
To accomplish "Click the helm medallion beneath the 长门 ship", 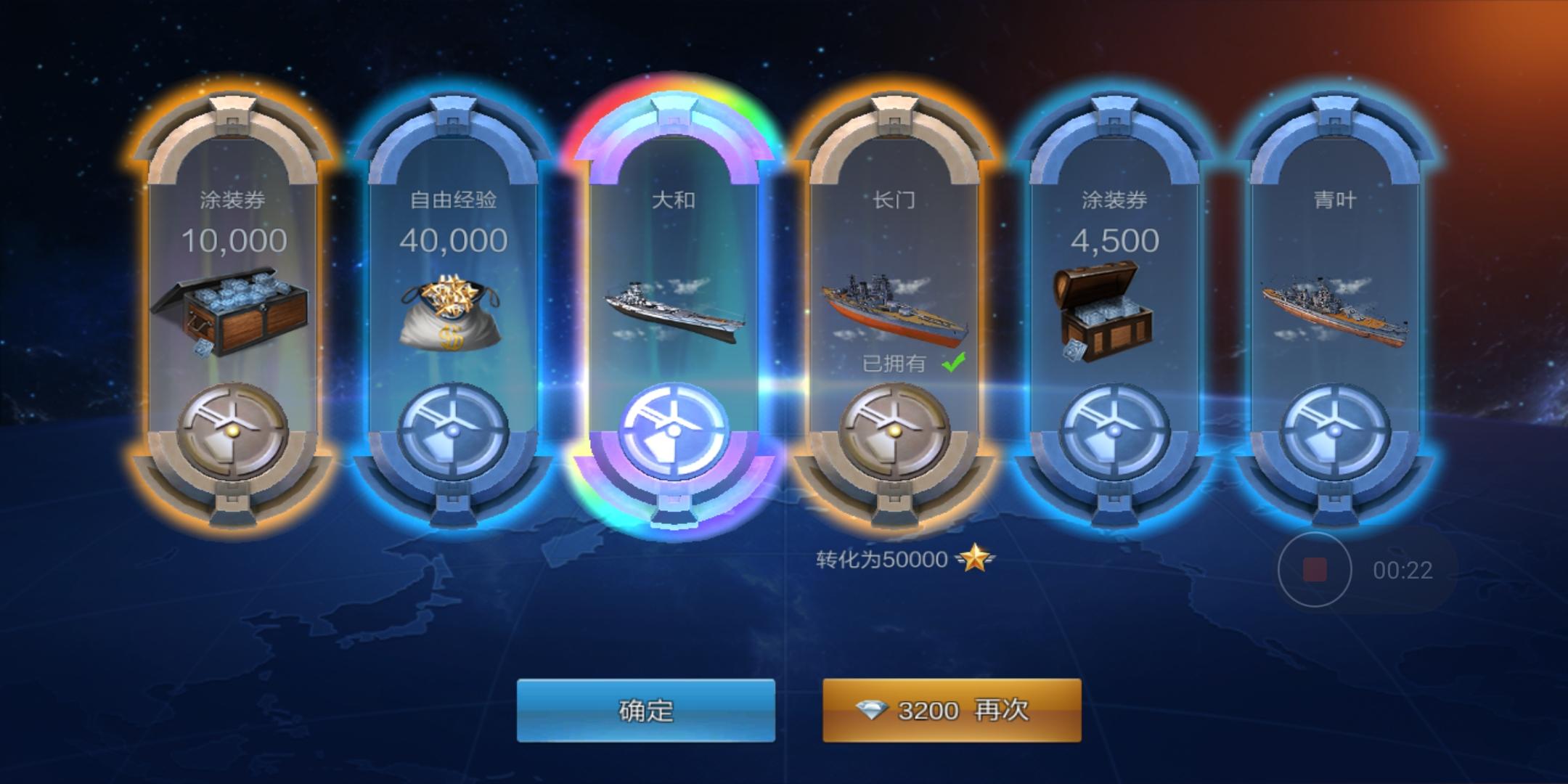I will (x=897, y=430).
